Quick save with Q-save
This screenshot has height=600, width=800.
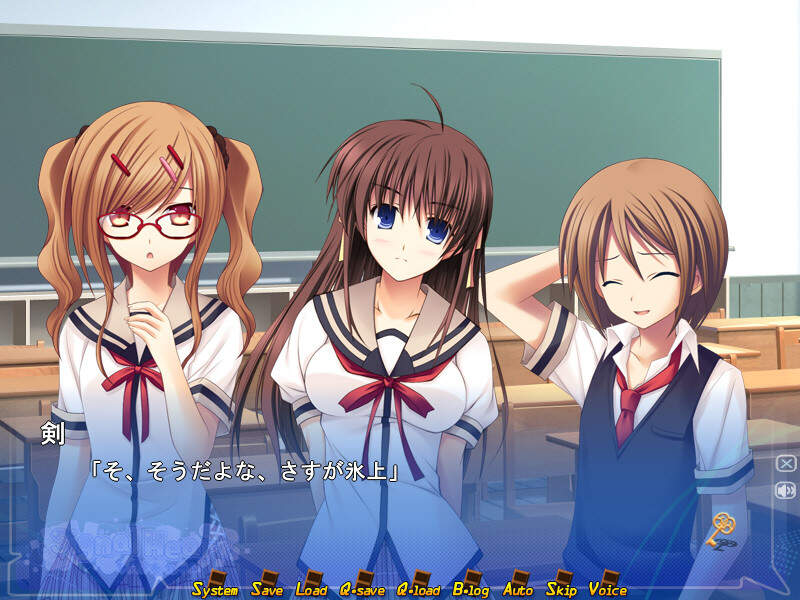coord(362,586)
